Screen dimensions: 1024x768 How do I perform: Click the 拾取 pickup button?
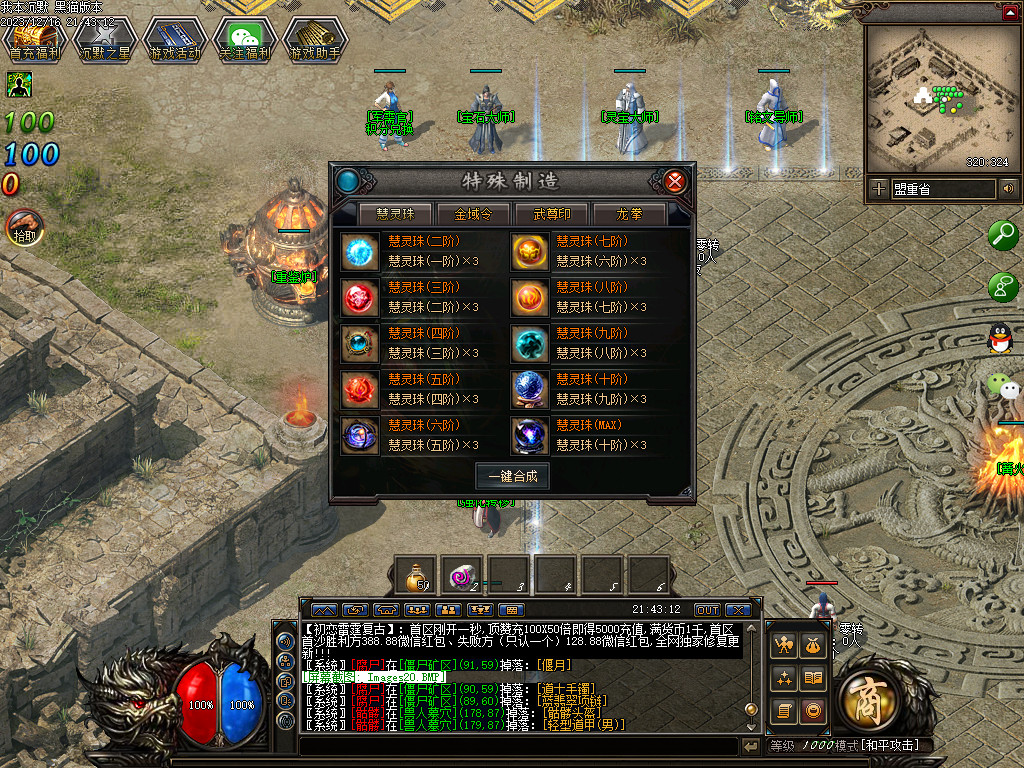tap(24, 228)
